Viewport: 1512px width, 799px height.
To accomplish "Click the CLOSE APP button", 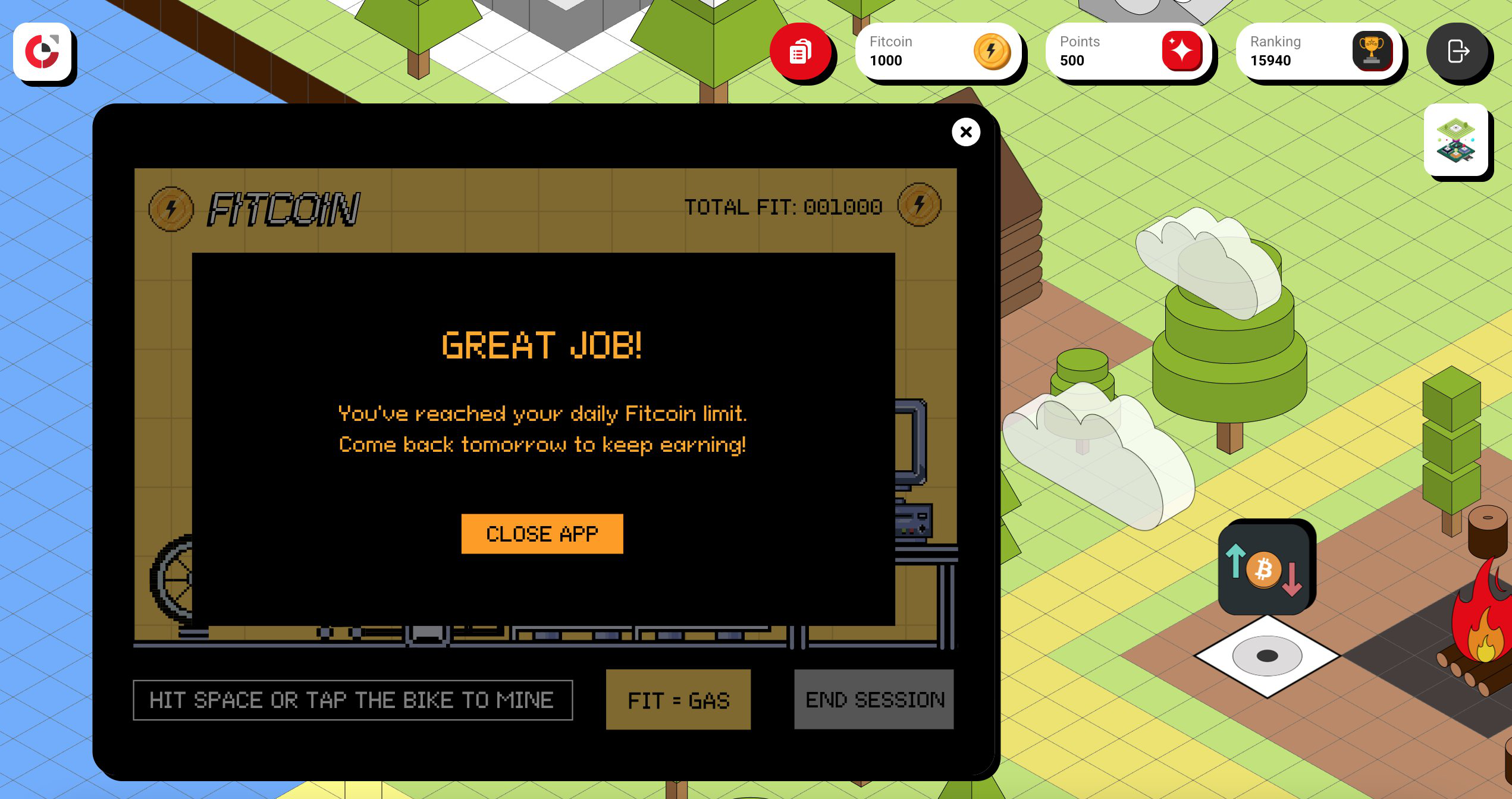I will [542, 534].
